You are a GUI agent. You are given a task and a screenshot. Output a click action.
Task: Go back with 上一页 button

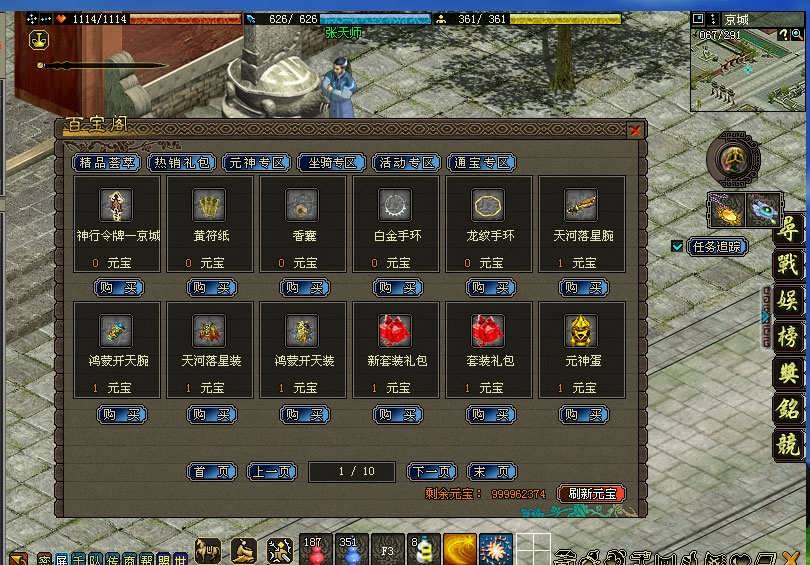pos(272,472)
